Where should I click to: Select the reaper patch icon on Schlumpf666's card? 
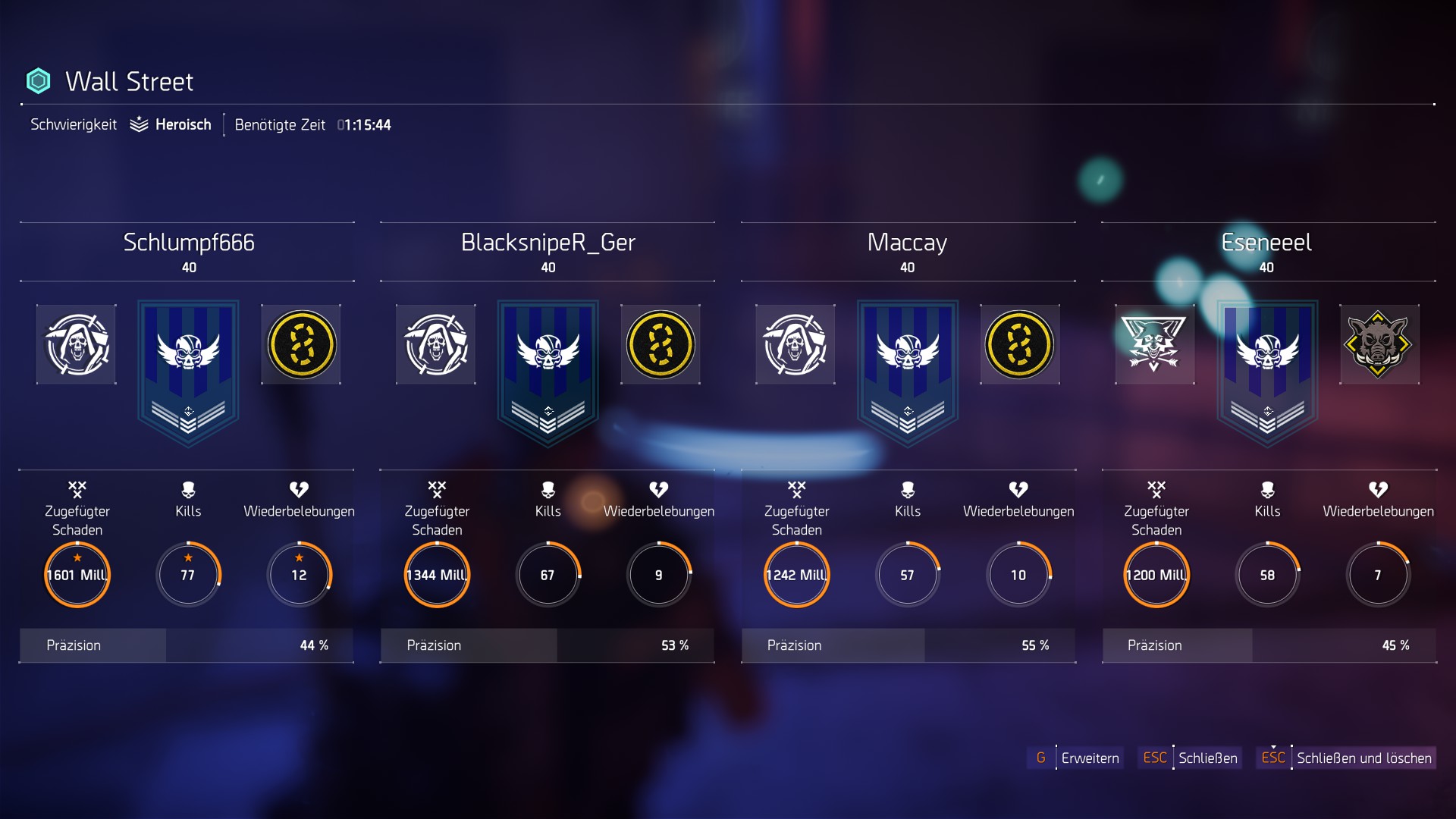[x=75, y=344]
